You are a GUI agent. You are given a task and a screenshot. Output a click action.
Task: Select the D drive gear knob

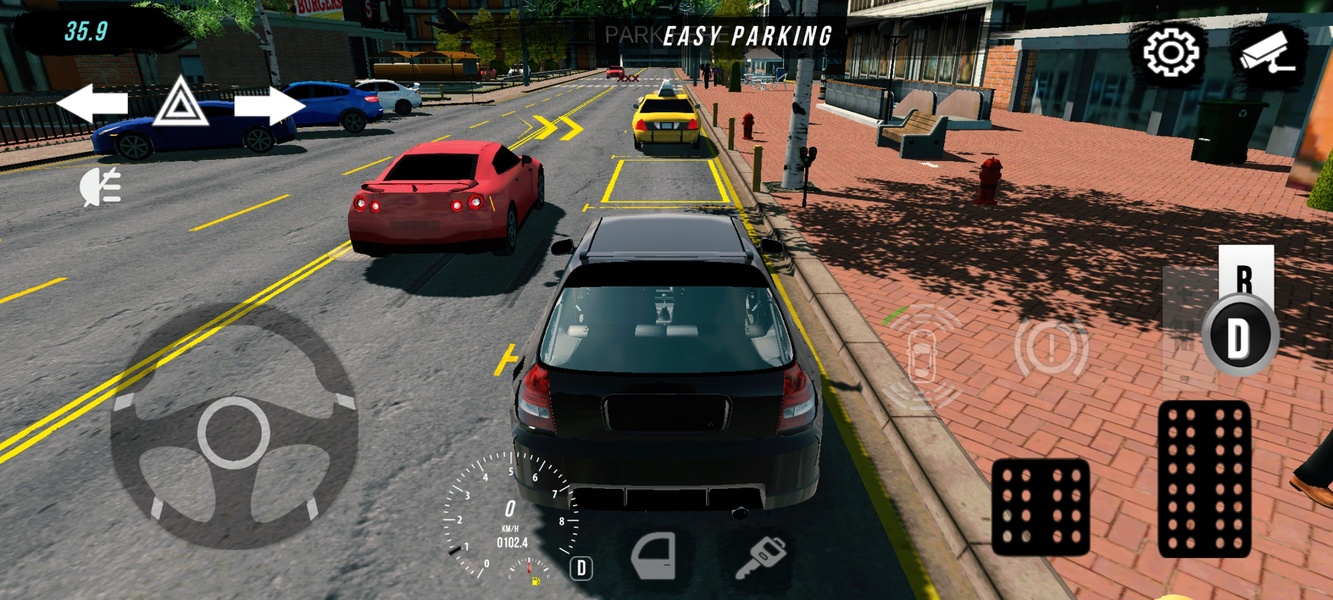click(x=1240, y=336)
